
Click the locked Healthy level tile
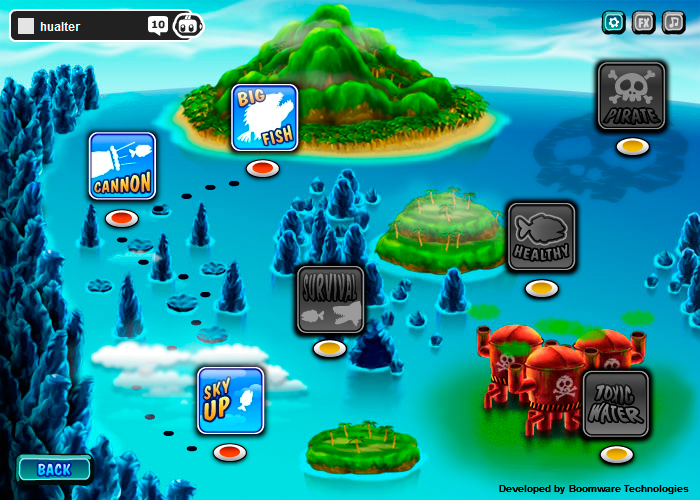(x=541, y=237)
